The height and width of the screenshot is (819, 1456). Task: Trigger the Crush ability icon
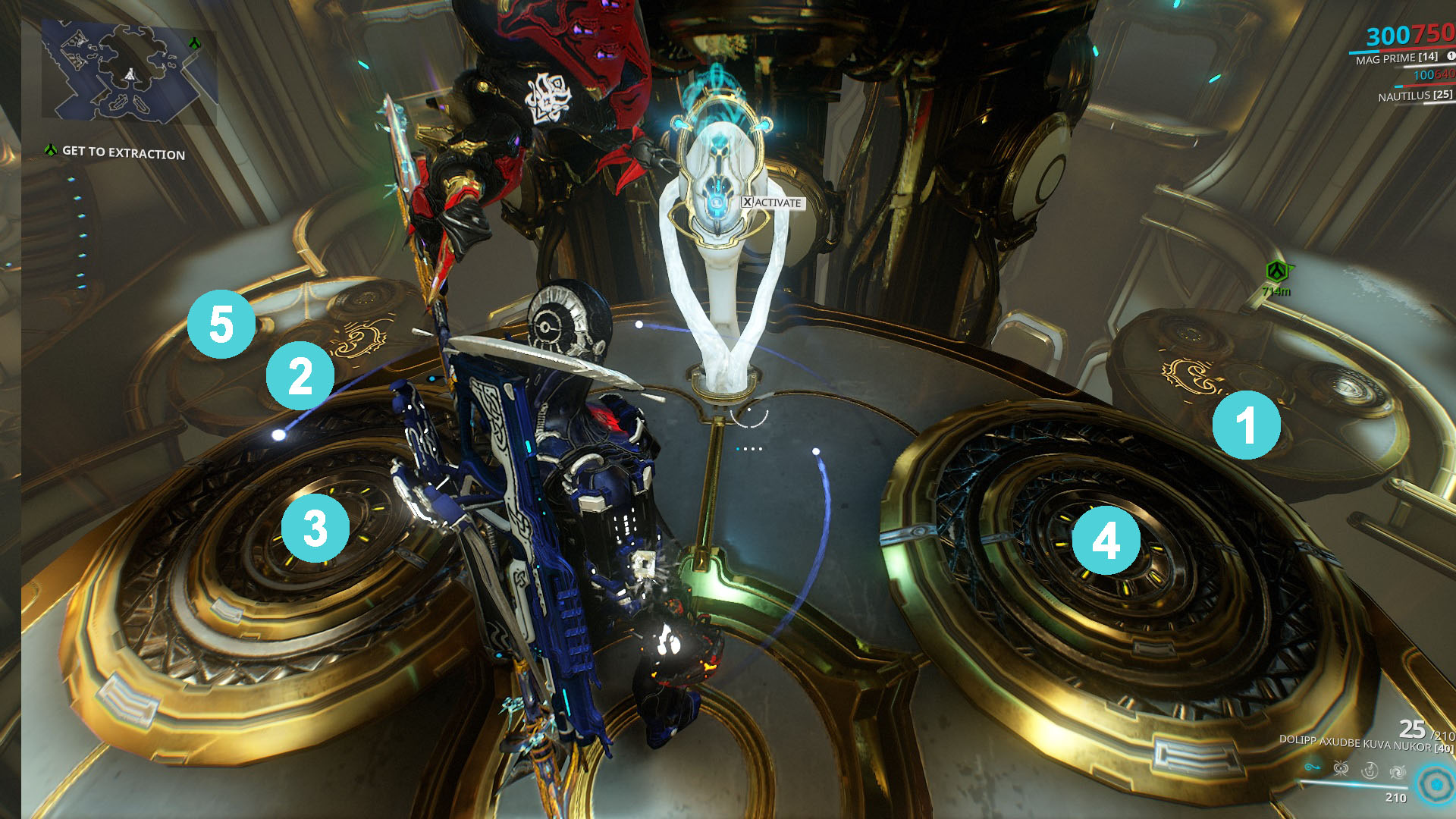1398,772
